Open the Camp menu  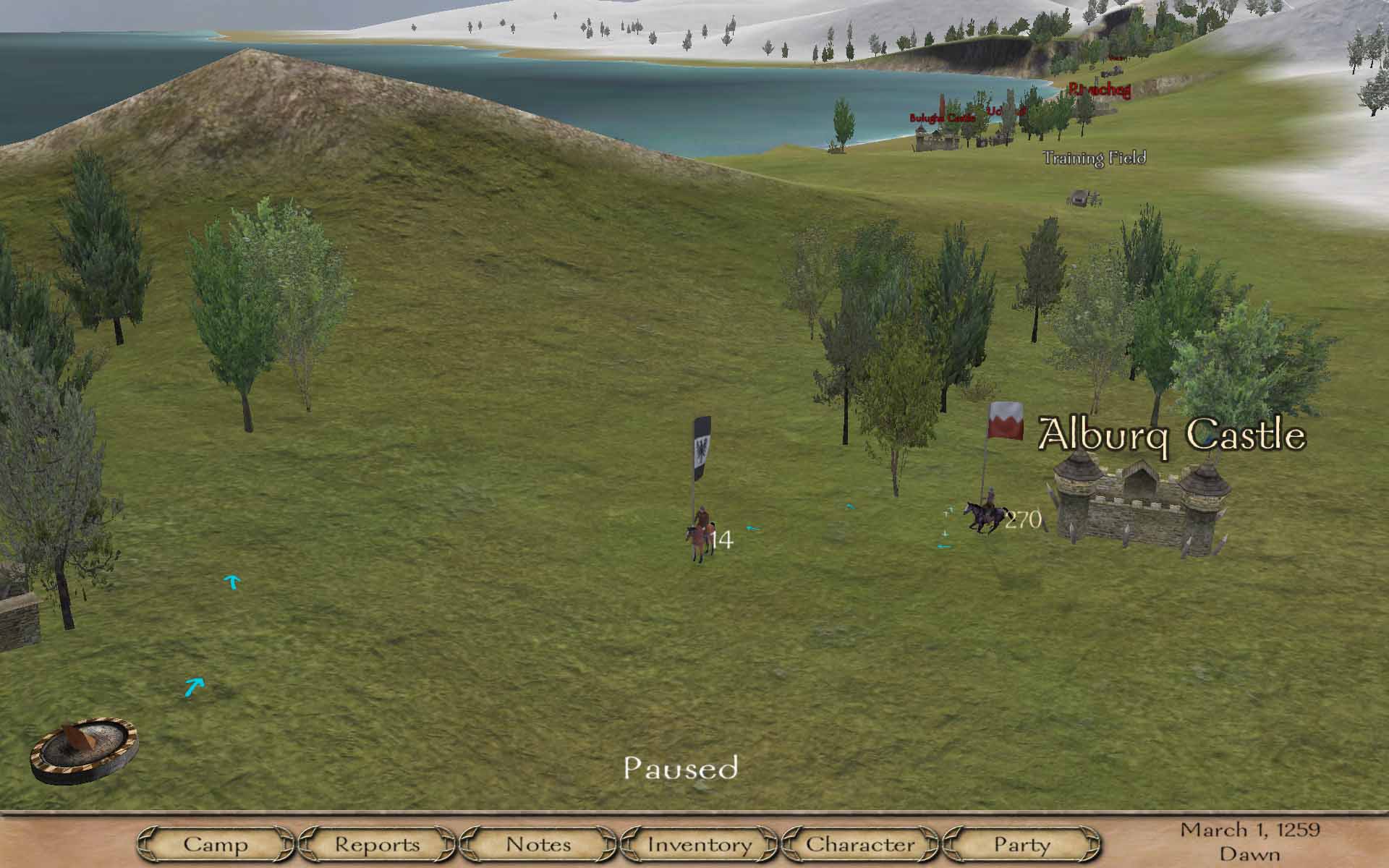[216, 844]
